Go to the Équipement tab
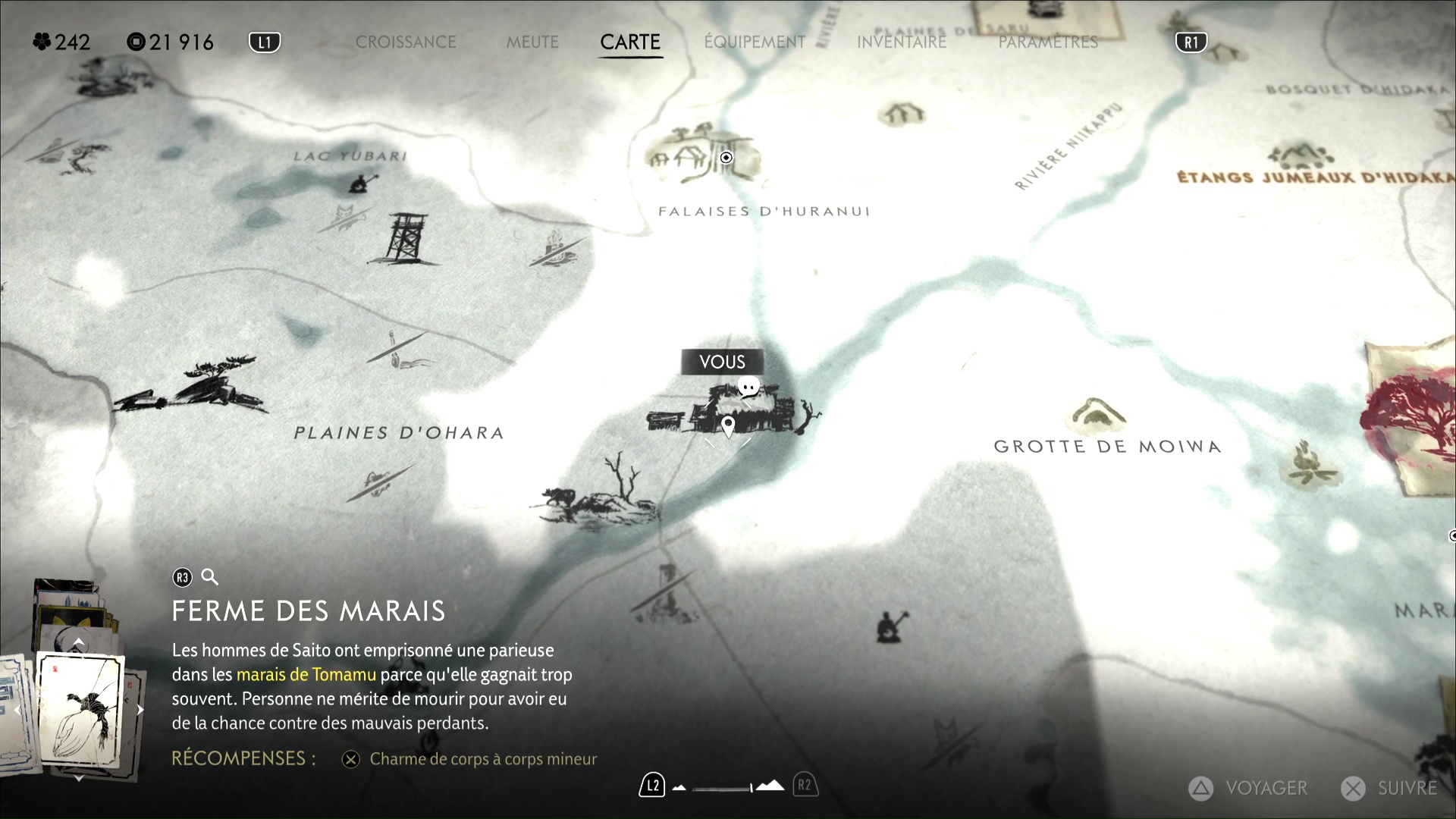This screenshot has width=1456, height=819. click(755, 42)
